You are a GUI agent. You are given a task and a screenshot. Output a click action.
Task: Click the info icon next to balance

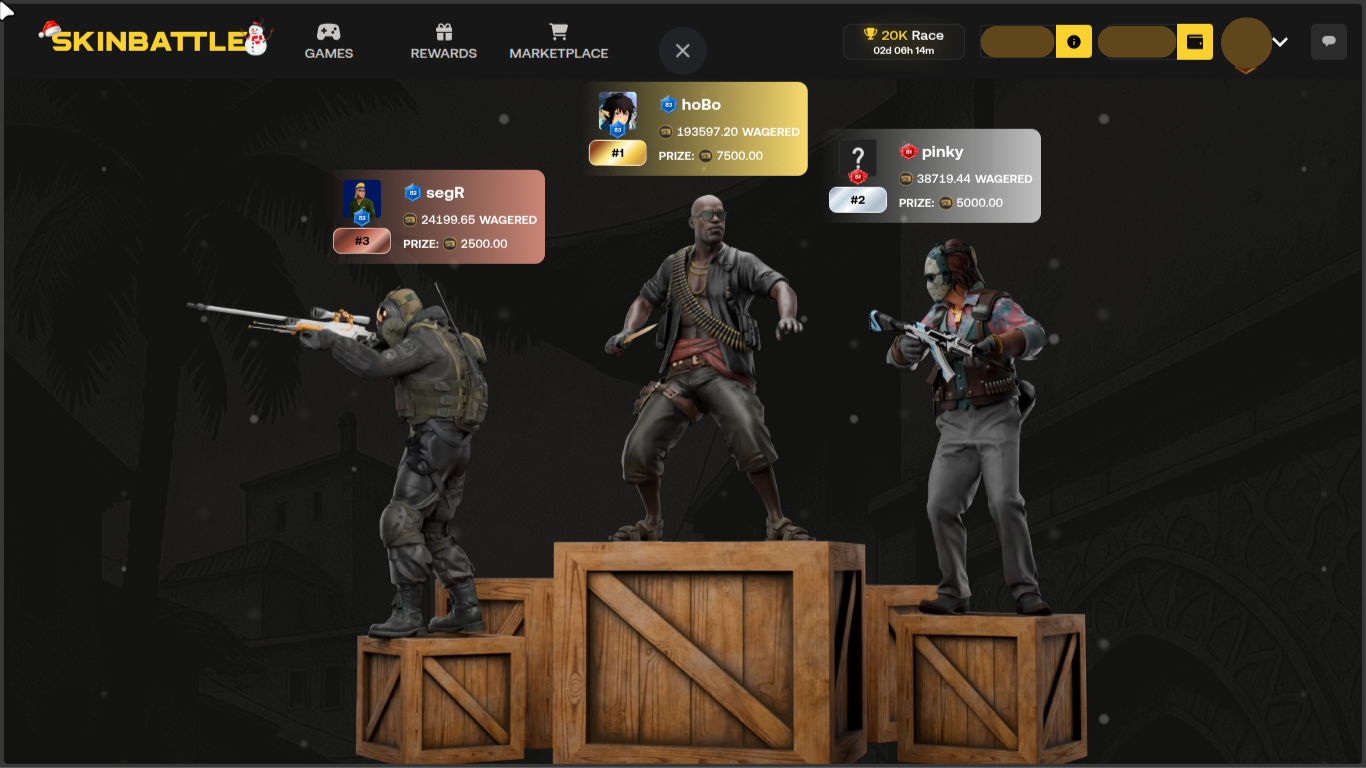click(1074, 42)
